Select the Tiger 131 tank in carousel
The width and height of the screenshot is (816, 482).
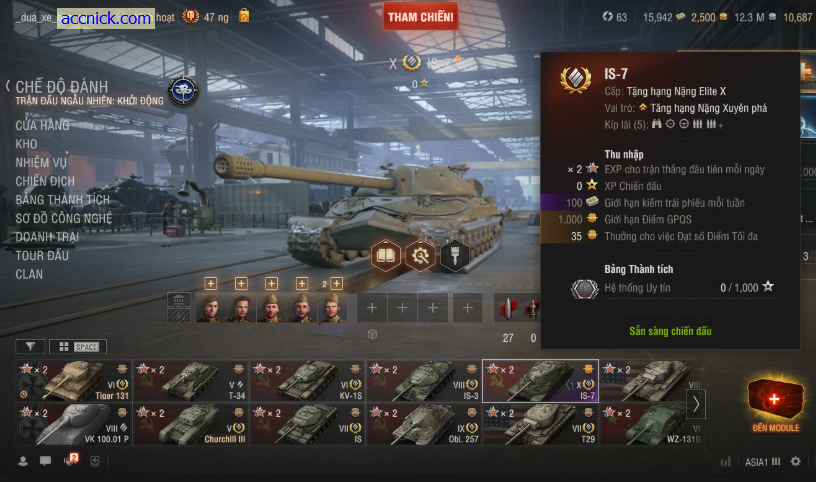[74, 381]
